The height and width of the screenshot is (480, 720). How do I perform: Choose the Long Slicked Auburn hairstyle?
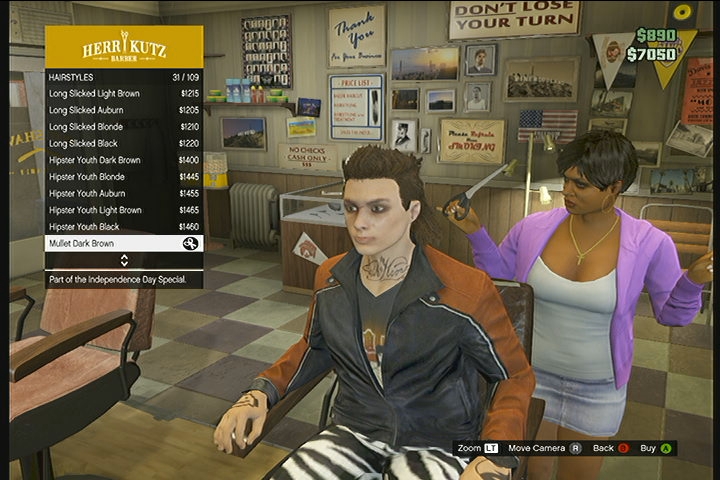124,110
